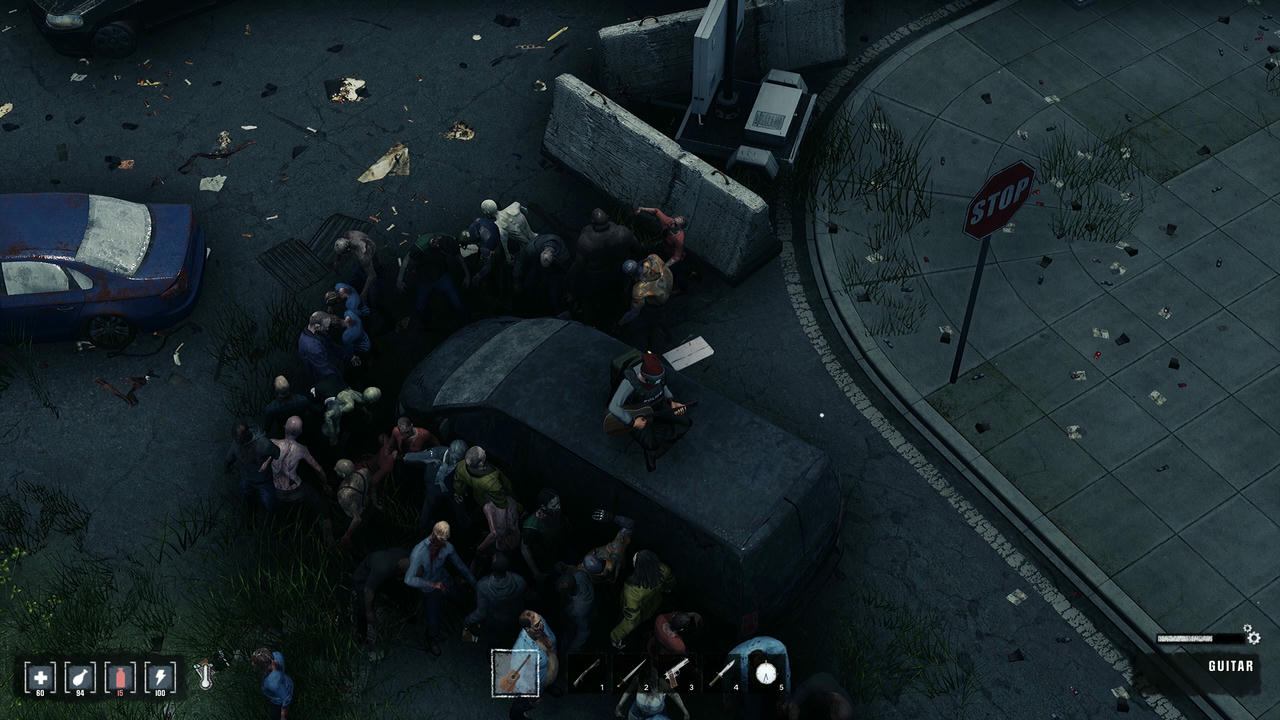This screenshot has width=1280, height=720.
Task: Switch to the pistol in slot 3
Action: pos(677,672)
